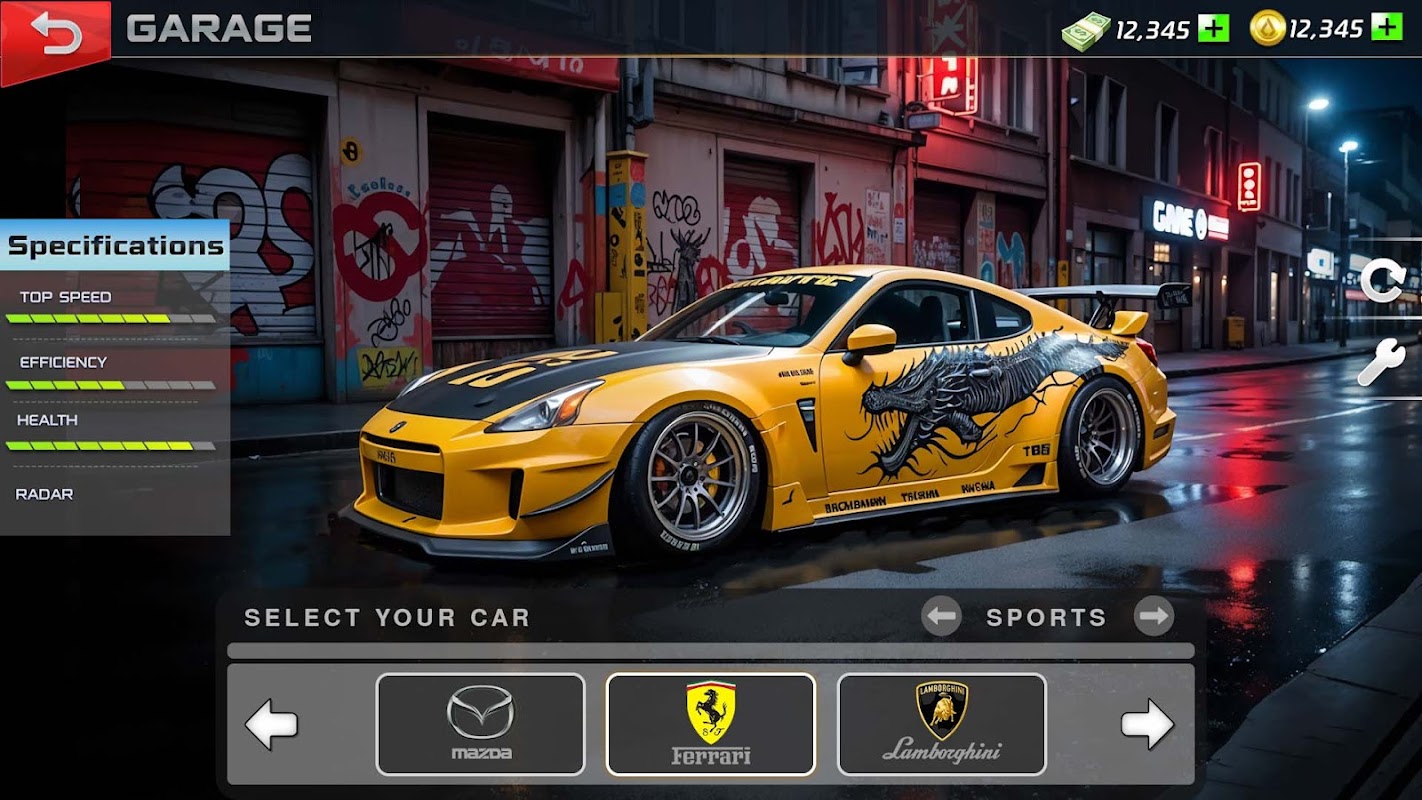
Task: Pick the Lamborghini car brand
Action: tap(941, 724)
